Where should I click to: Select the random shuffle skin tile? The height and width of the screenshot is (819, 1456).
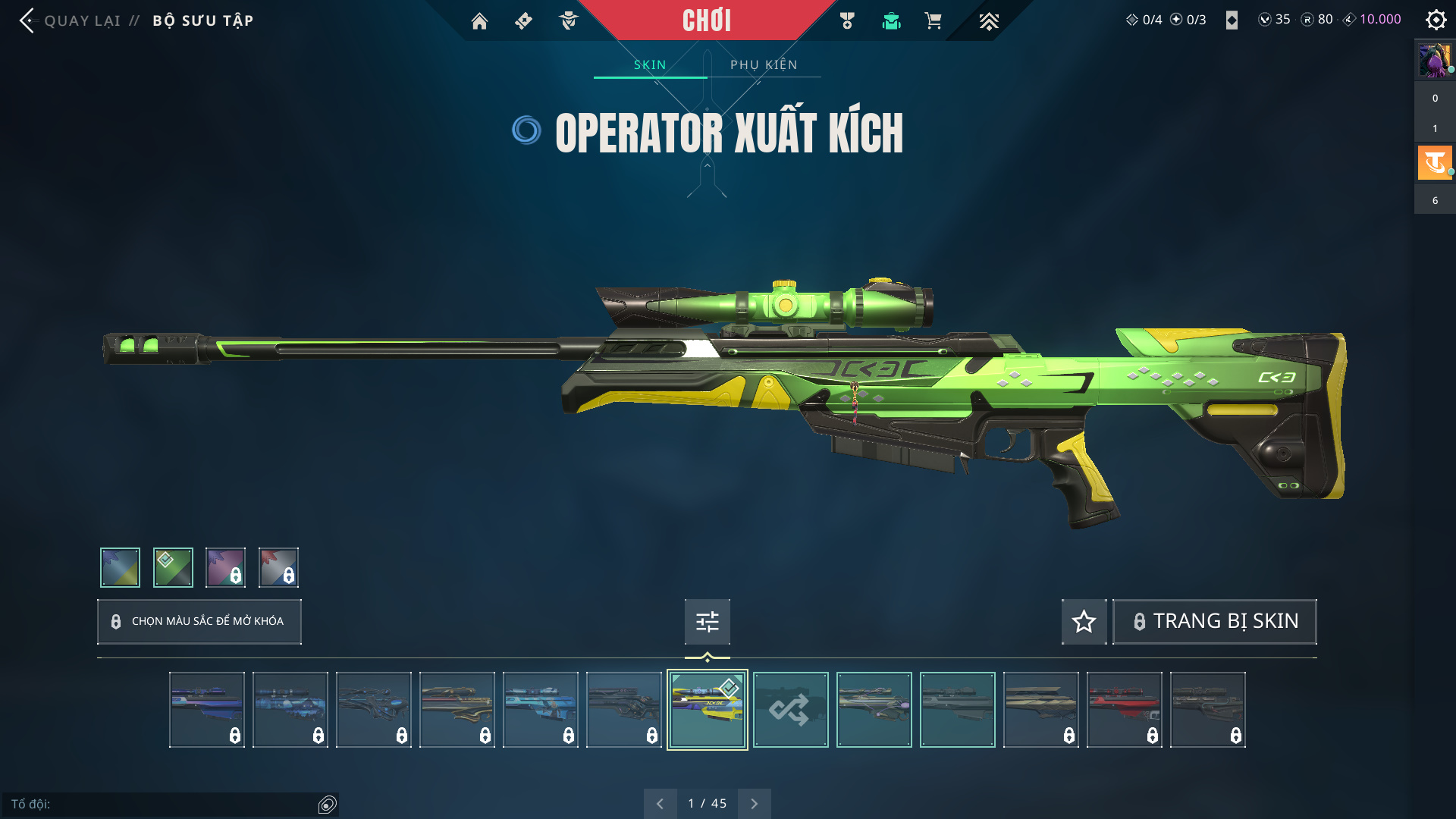coord(790,710)
